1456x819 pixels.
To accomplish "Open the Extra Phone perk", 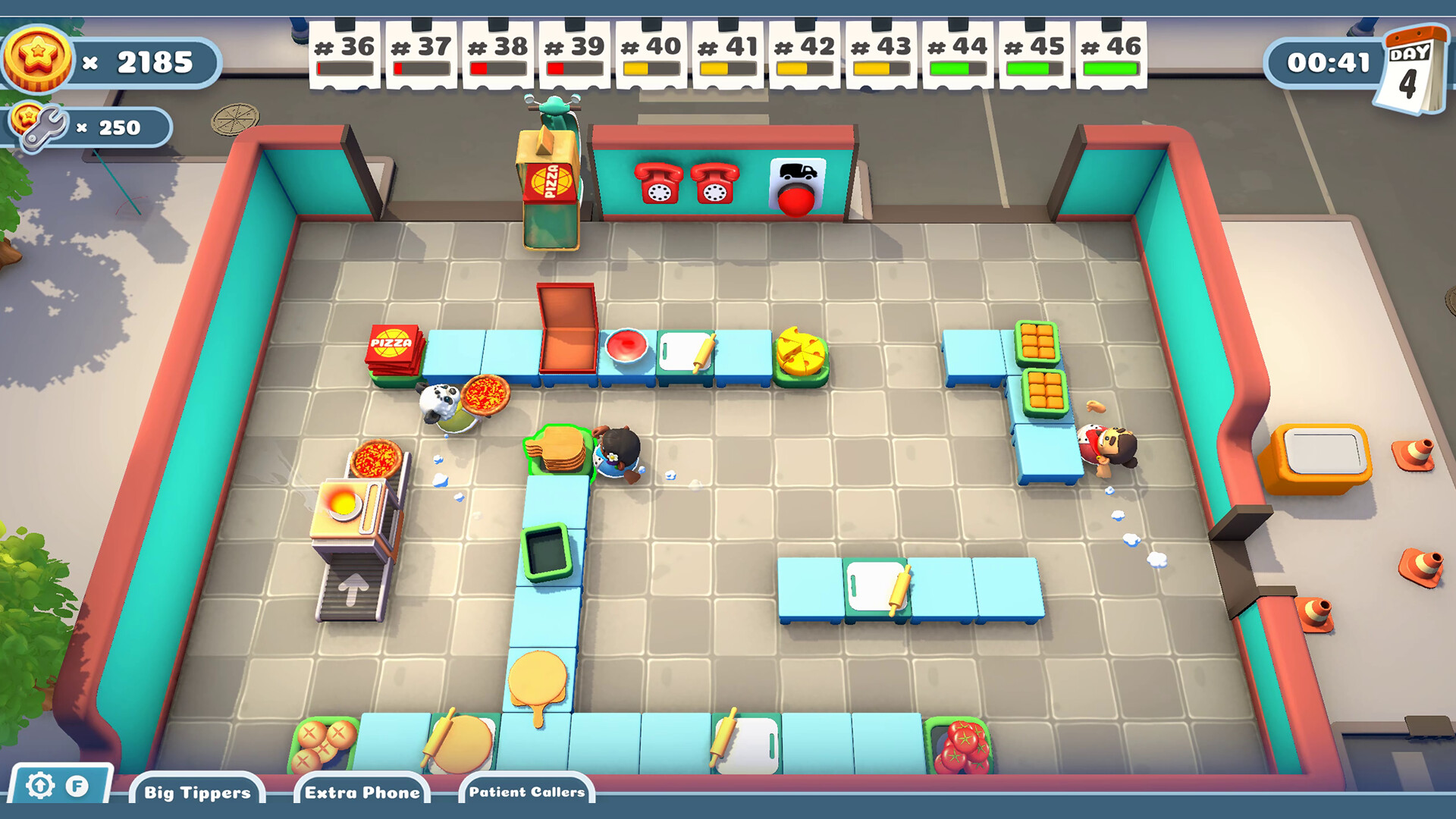I will click(x=363, y=793).
